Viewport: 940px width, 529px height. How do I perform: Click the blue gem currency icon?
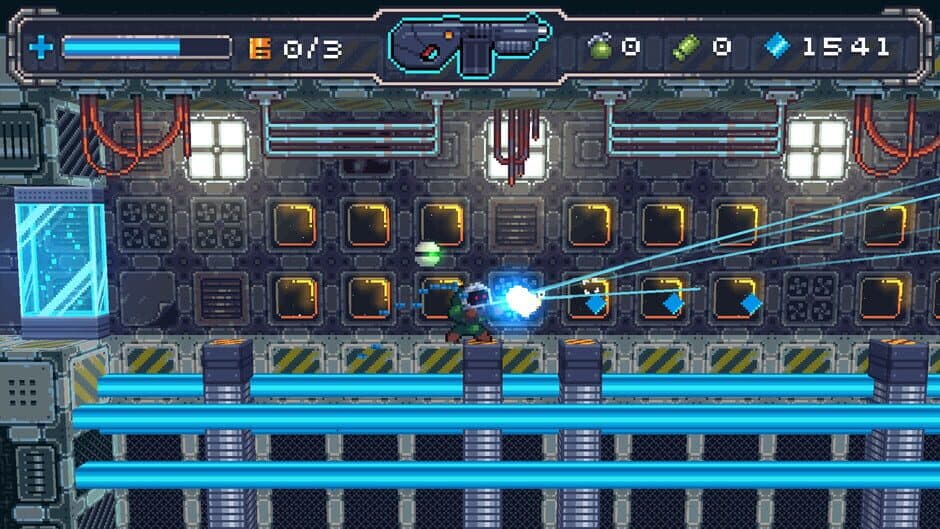pyautogui.click(x=777, y=46)
